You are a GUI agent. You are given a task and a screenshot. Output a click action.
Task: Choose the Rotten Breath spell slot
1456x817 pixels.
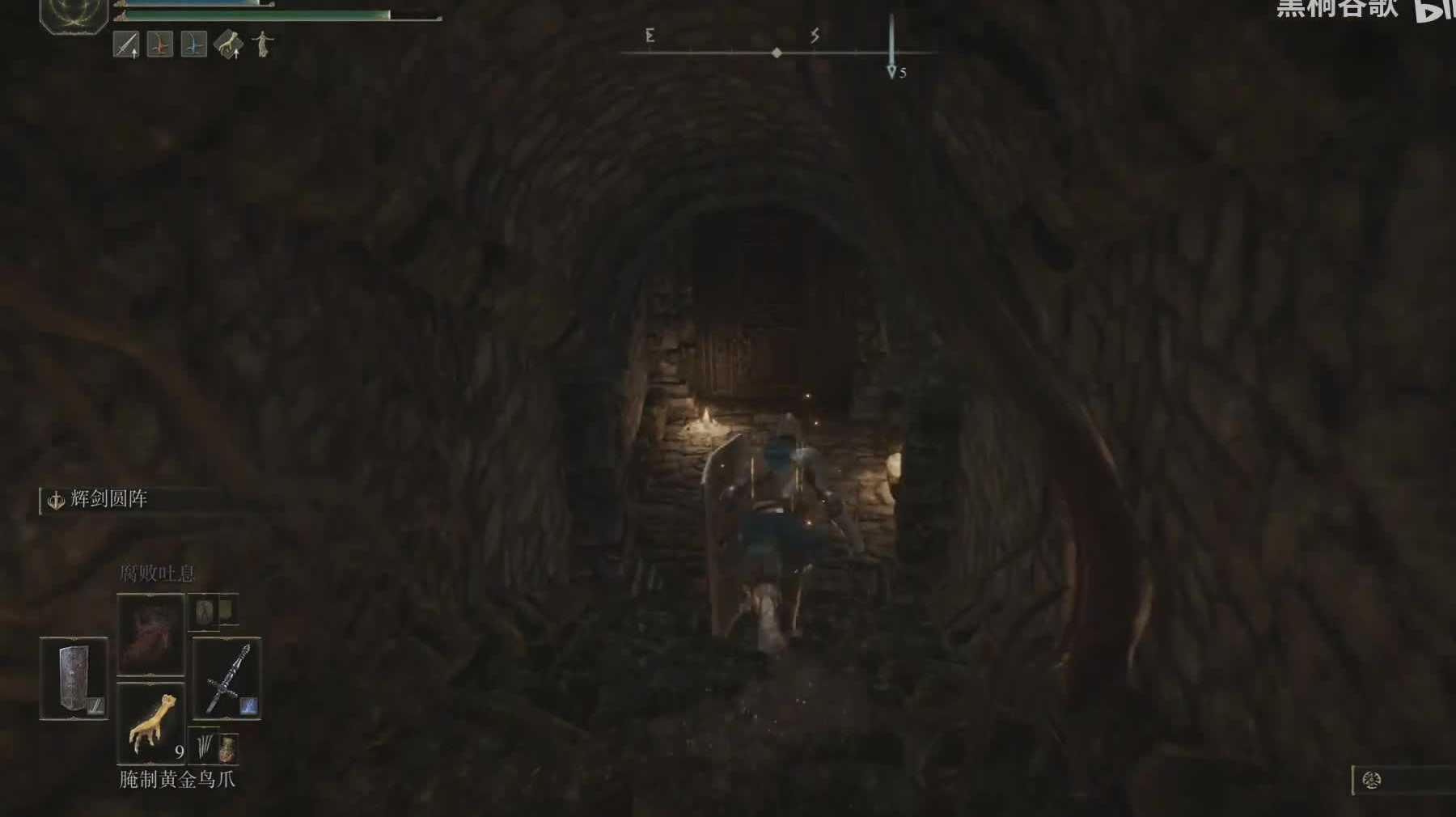point(150,634)
